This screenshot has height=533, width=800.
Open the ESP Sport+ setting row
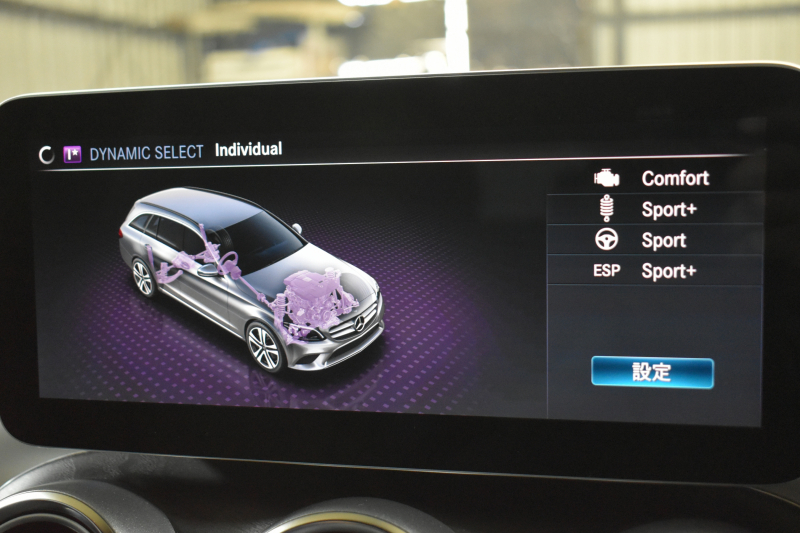tap(655, 271)
